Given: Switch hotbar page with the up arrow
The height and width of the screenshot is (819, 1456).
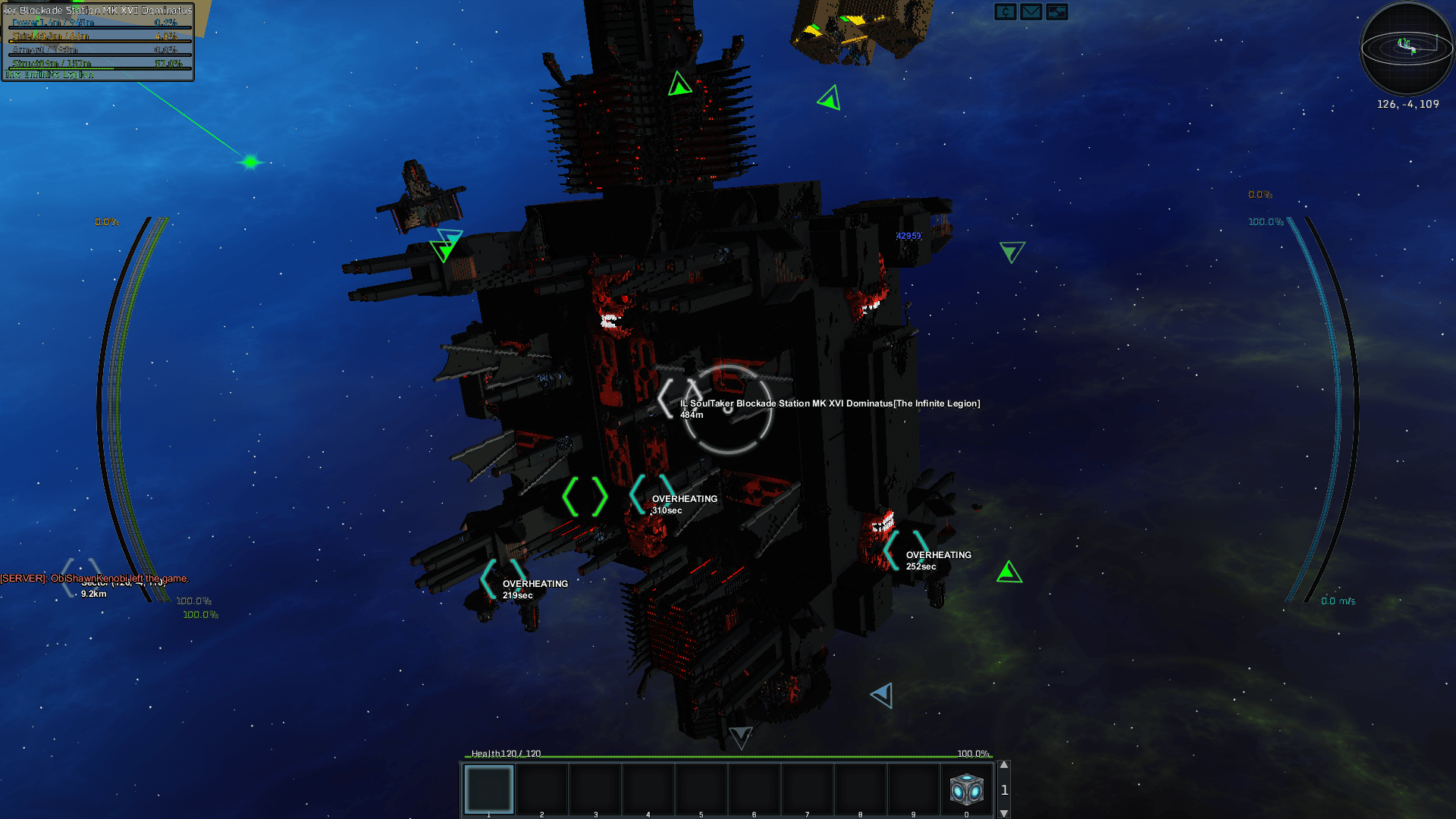Looking at the screenshot, I should tap(1004, 765).
